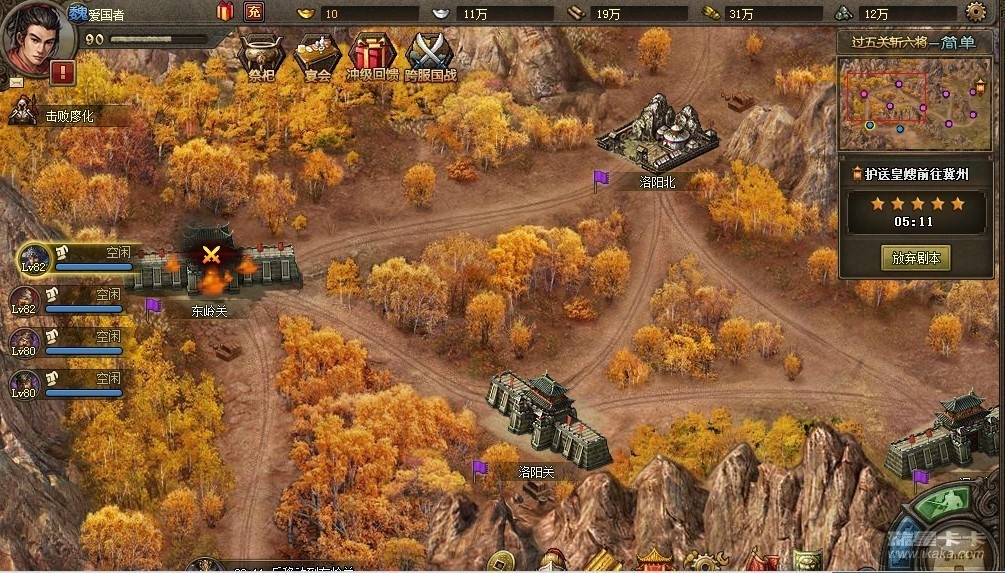Click the red exclamation alert button

click(x=62, y=73)
